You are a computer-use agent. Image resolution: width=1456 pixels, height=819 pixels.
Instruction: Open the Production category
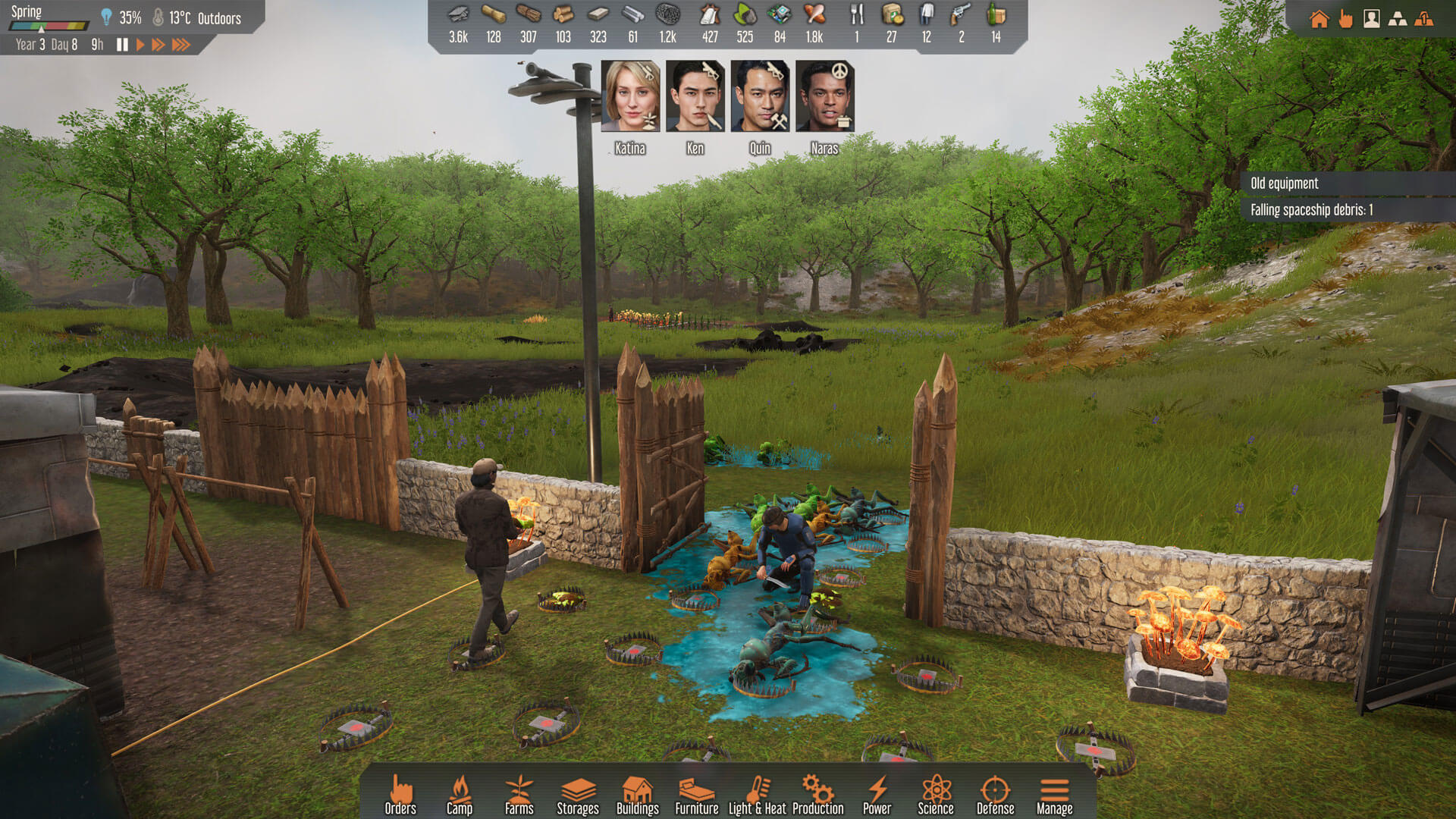click(817, 794)
